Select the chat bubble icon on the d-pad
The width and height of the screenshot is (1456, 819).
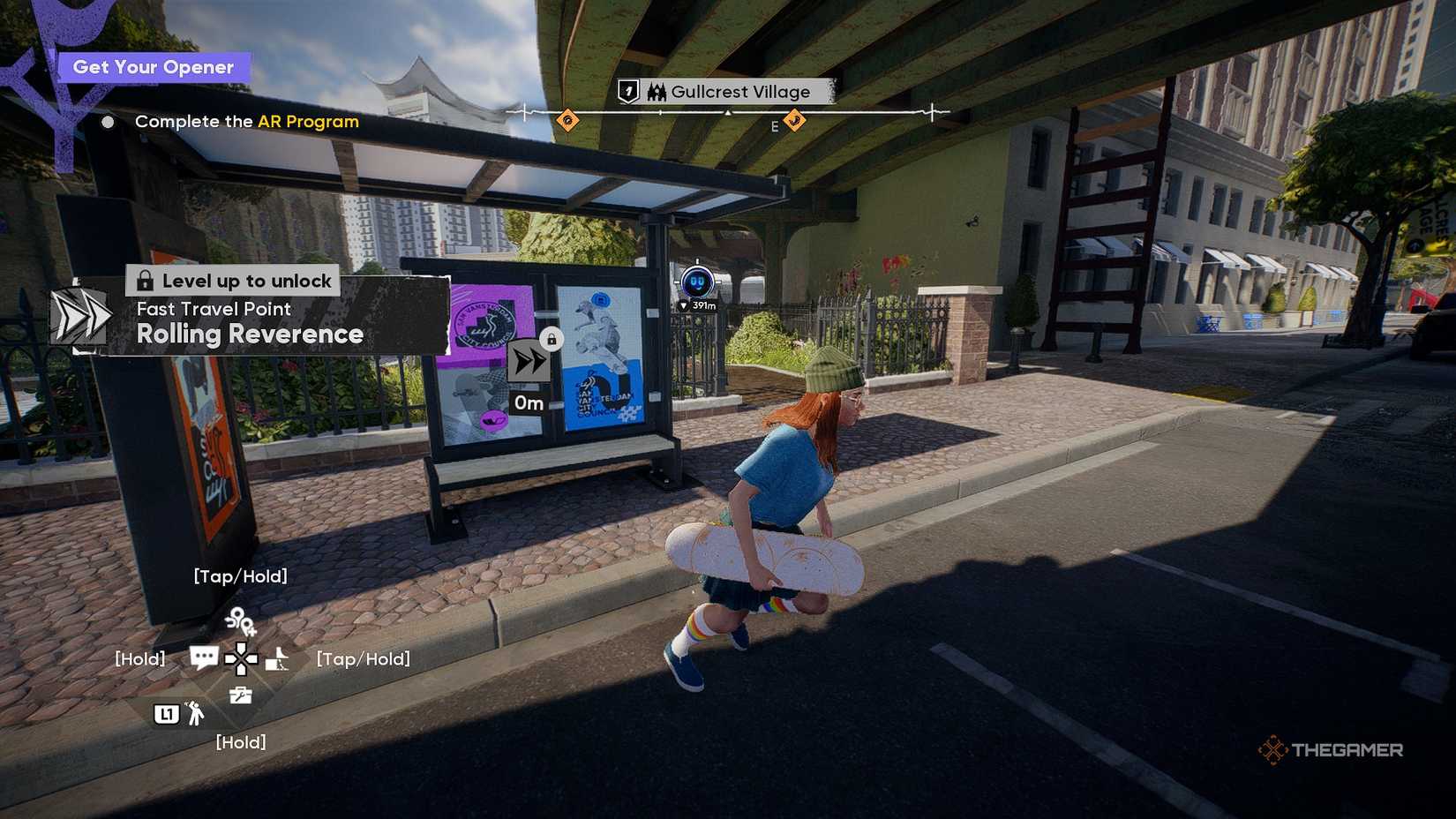tap(205, 657)
